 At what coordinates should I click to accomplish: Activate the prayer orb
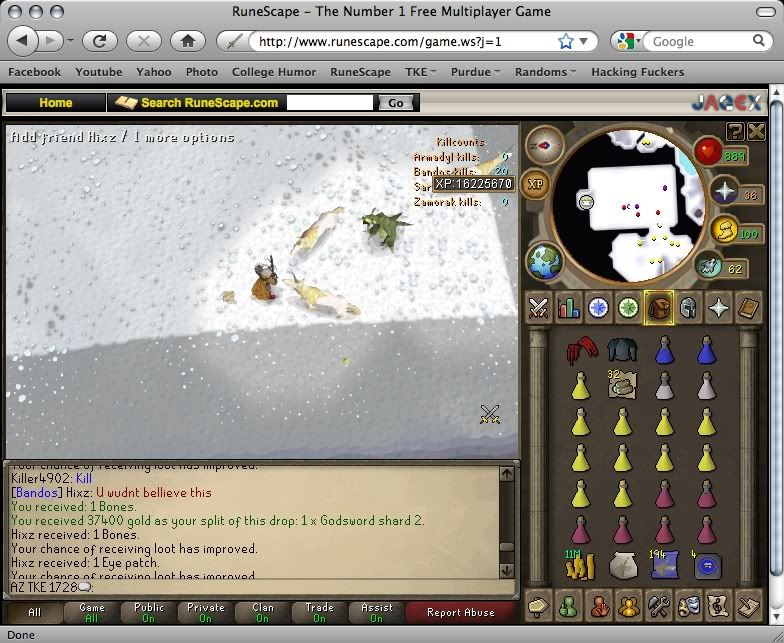pyautogui.click(x=722, y=193)
